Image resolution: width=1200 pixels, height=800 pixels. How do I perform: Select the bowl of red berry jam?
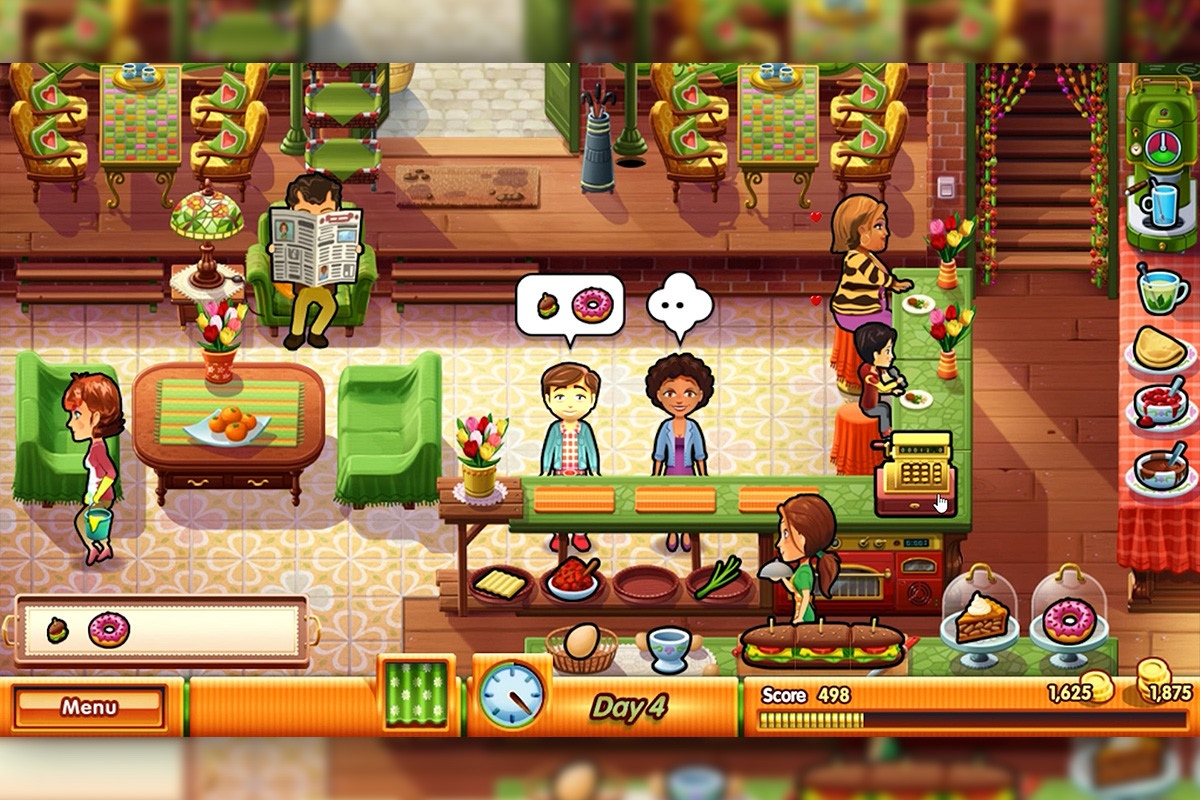[x=1161, y=404]
